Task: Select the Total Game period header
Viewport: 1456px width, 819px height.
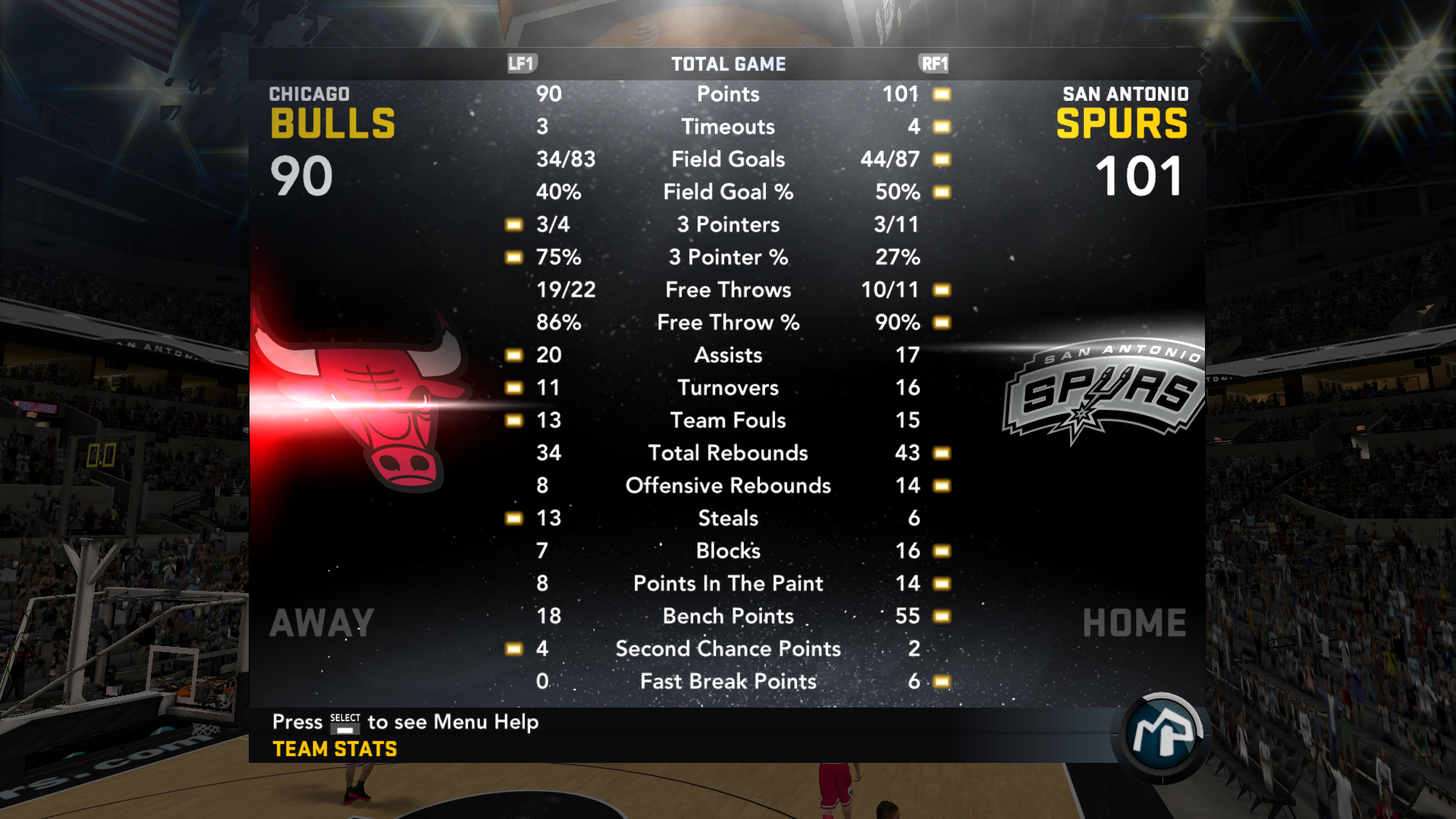Action: [728, 64]
